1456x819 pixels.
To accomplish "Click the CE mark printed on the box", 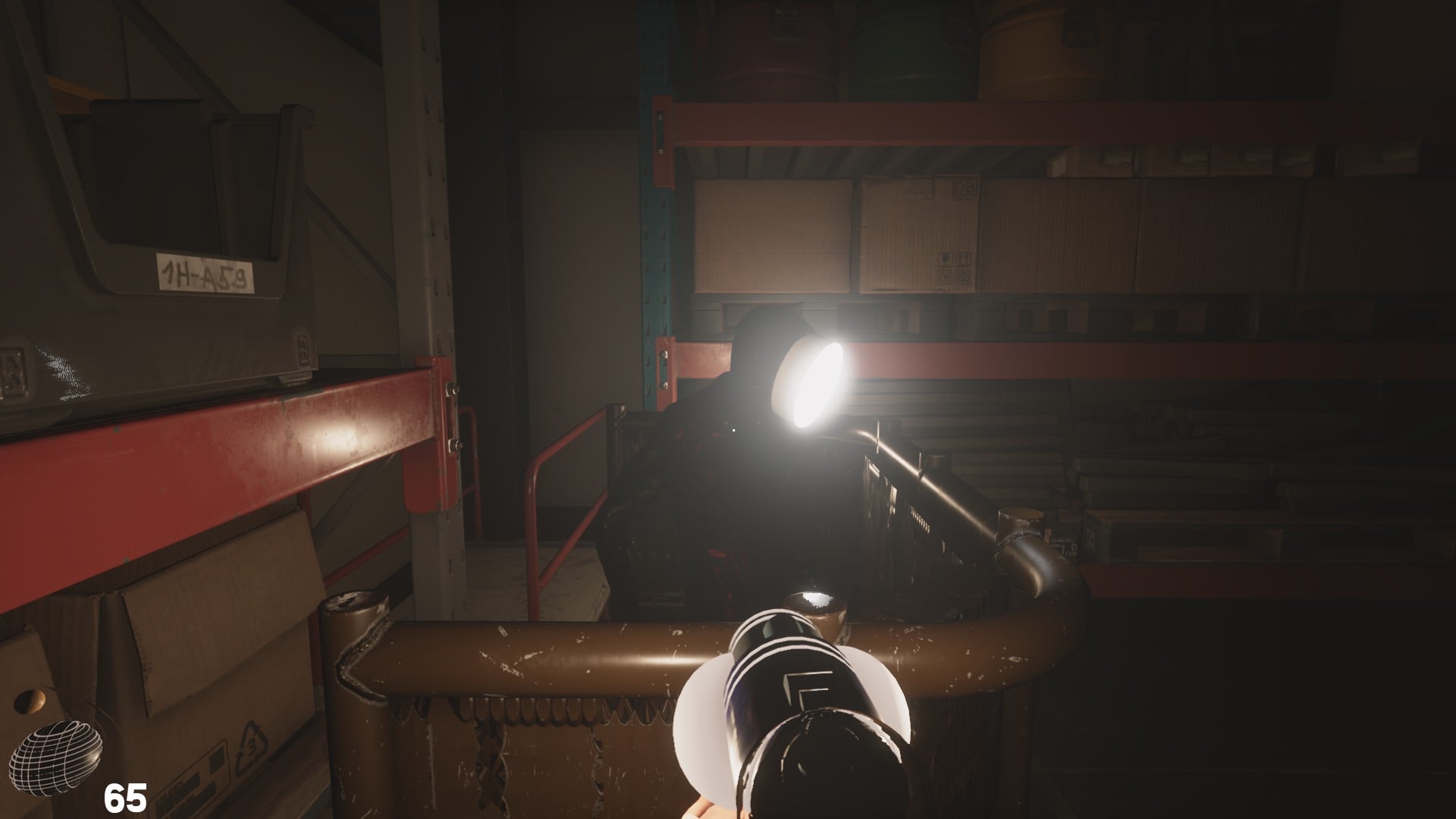I will coord(944,278).
